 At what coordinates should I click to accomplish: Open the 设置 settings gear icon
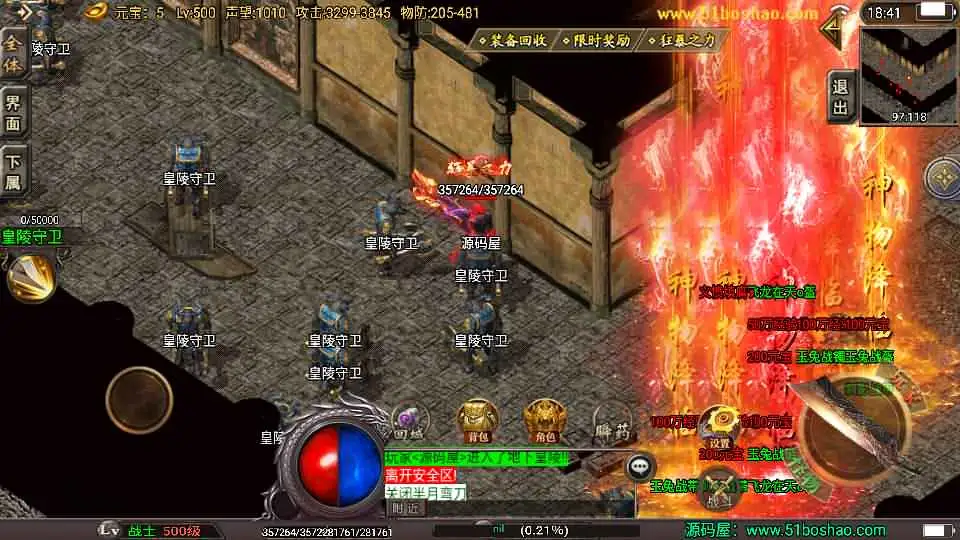(720, 427)
